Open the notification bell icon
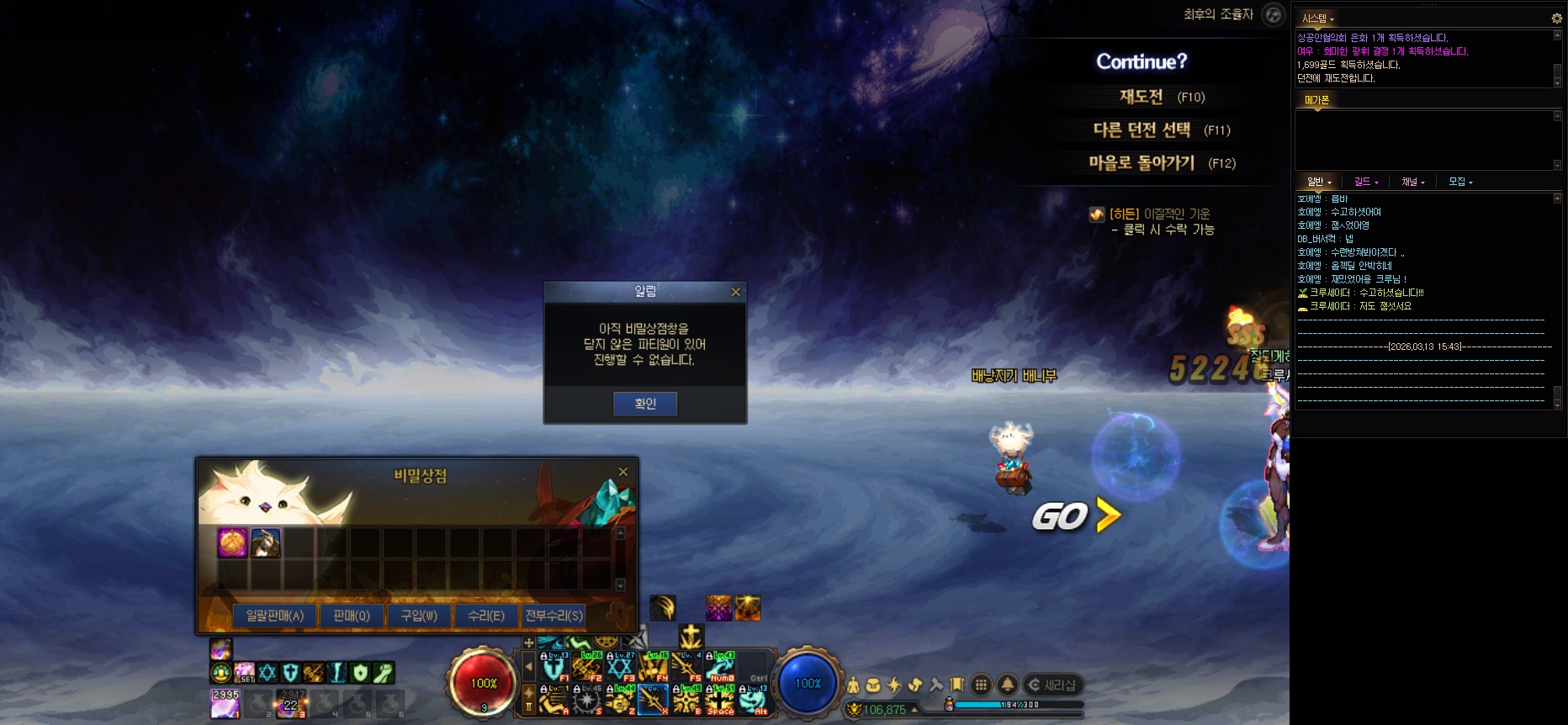 pos(1007,685)
